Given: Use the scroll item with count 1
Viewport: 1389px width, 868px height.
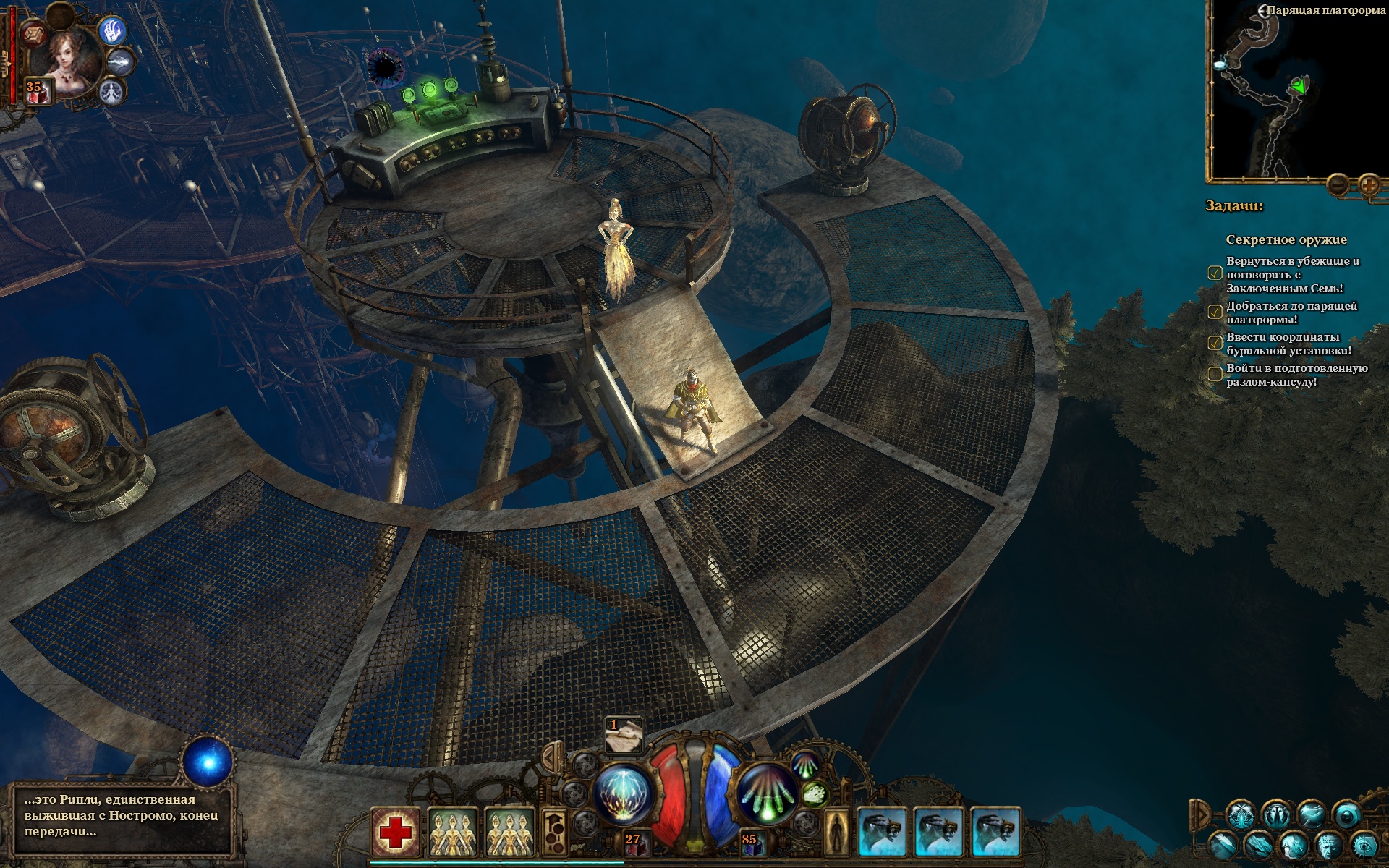Looking at the screenshot, I should (624, 735).
